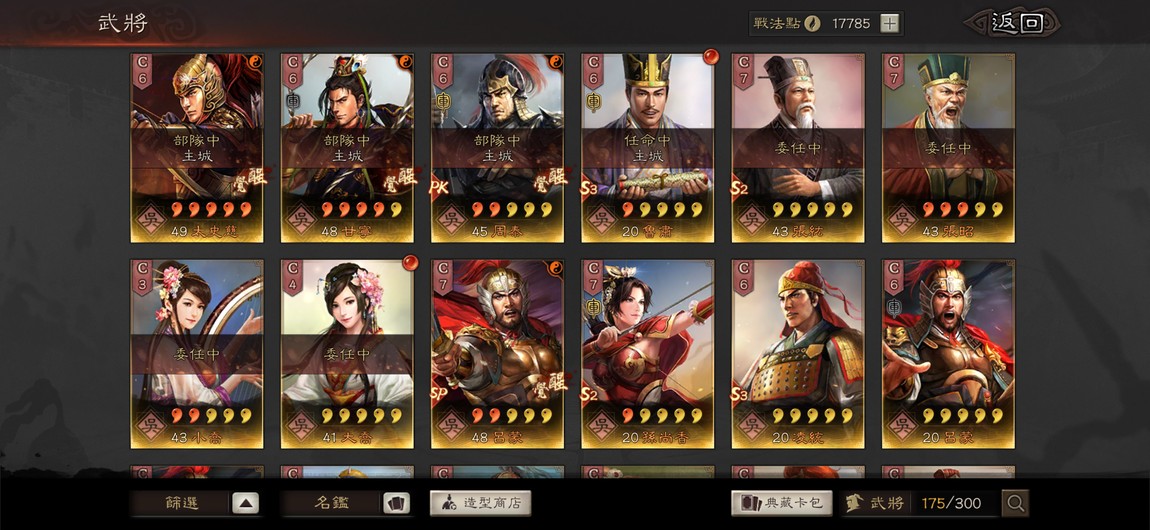
Task: Open the 大喬 general card
Action: [x=347, y=354]
